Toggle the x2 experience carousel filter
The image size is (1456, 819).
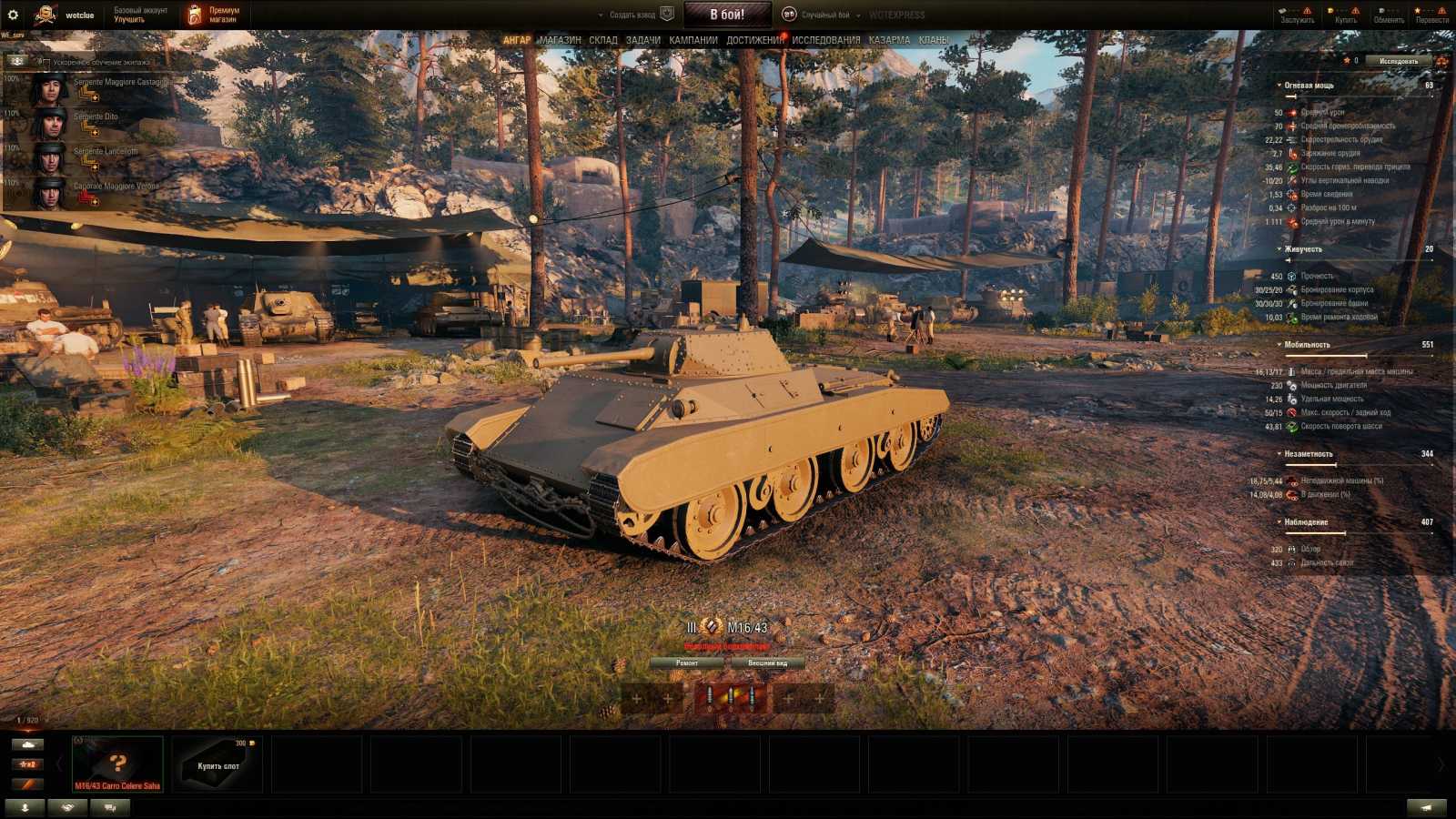[x=27, y=763]
